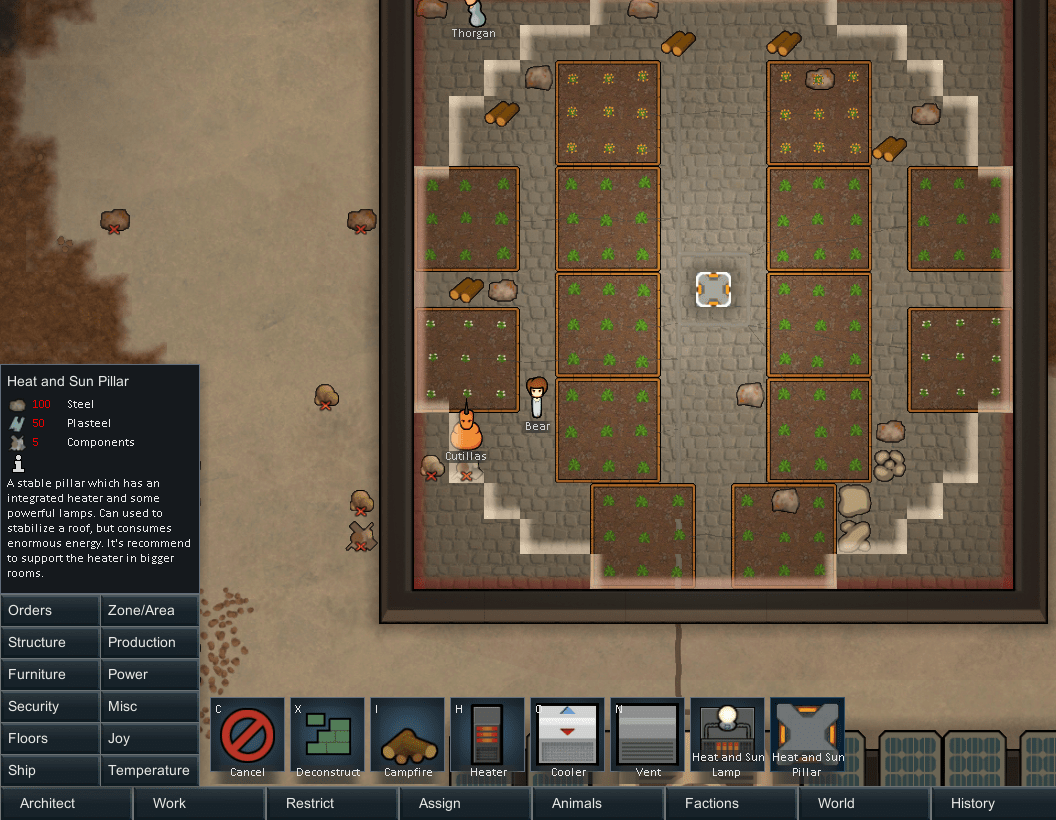The width and height of the screenshot is (1056, 820).
Task: Open the Power category
Action: click(x=150, y=674)
